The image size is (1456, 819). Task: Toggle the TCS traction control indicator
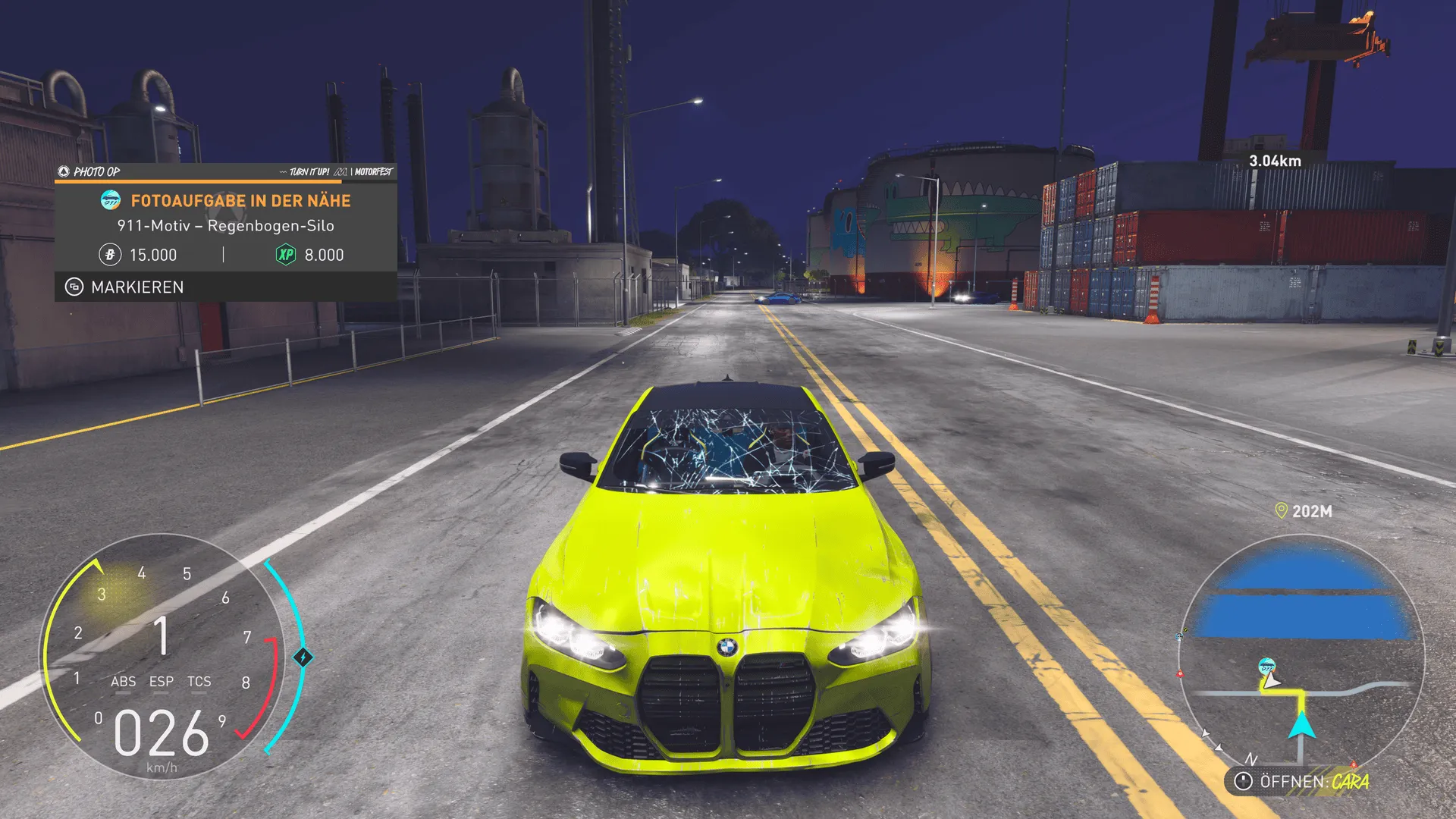click(x=199, y=682)
